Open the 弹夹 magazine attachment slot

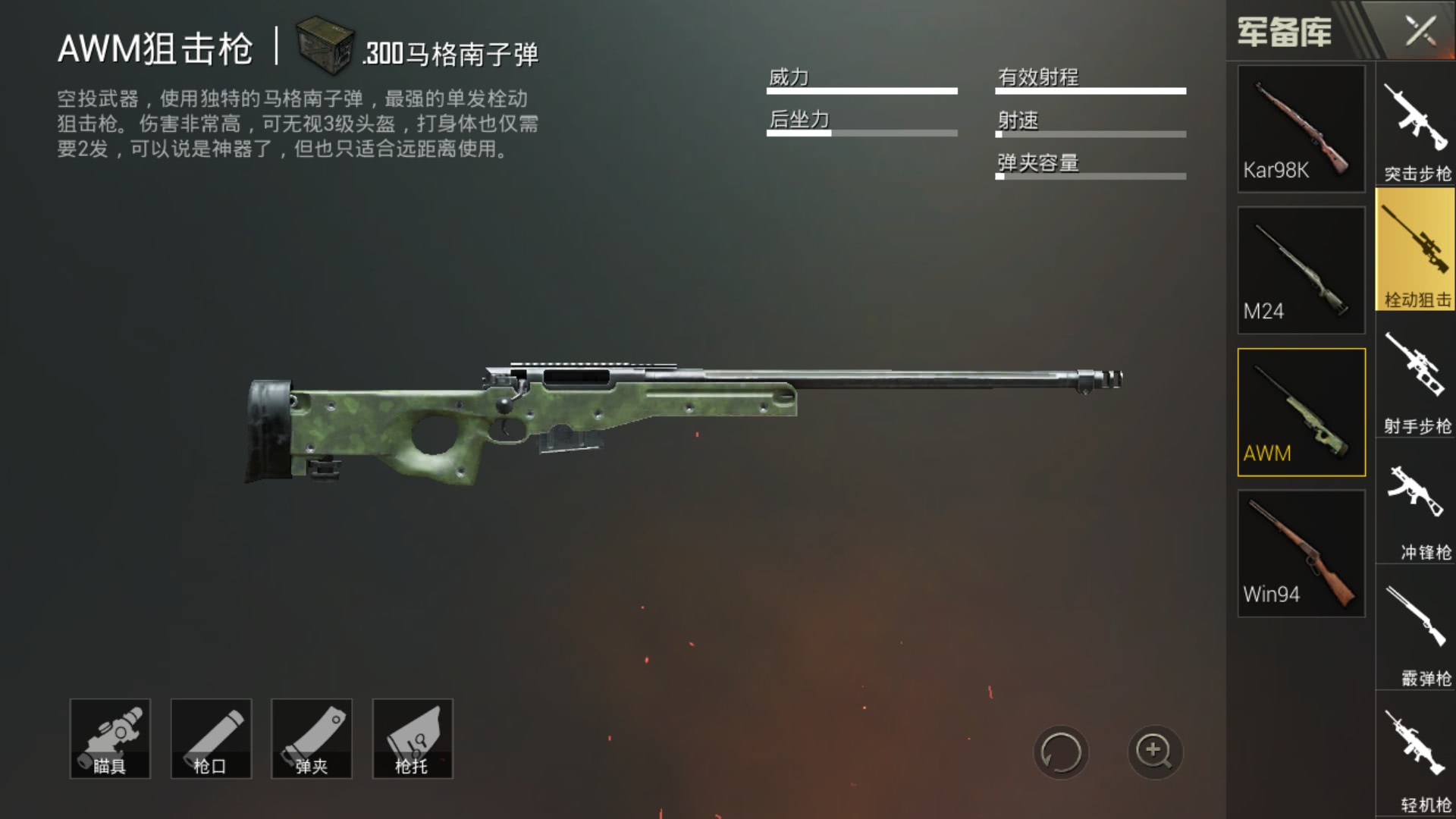point(312,739)
